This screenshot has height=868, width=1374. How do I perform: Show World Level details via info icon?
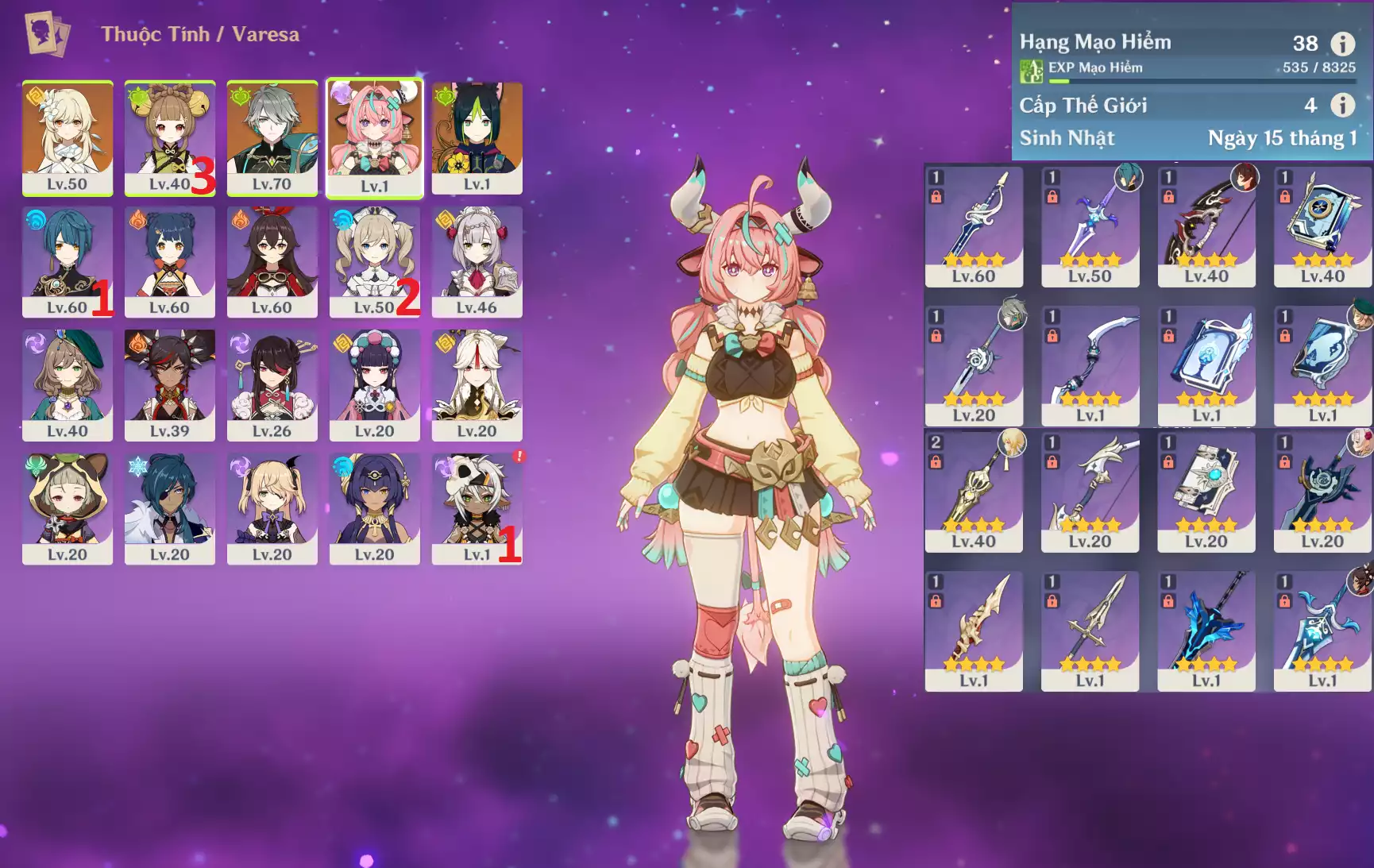(x=1343, y=105)
